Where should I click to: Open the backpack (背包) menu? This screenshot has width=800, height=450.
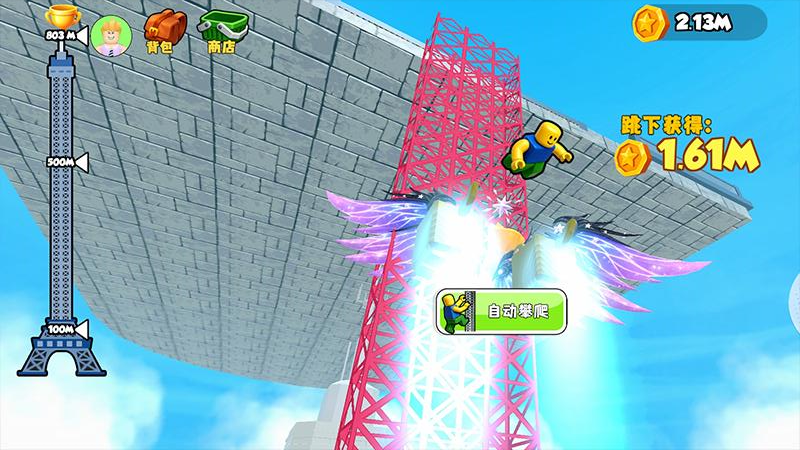[x=164, y=32]
